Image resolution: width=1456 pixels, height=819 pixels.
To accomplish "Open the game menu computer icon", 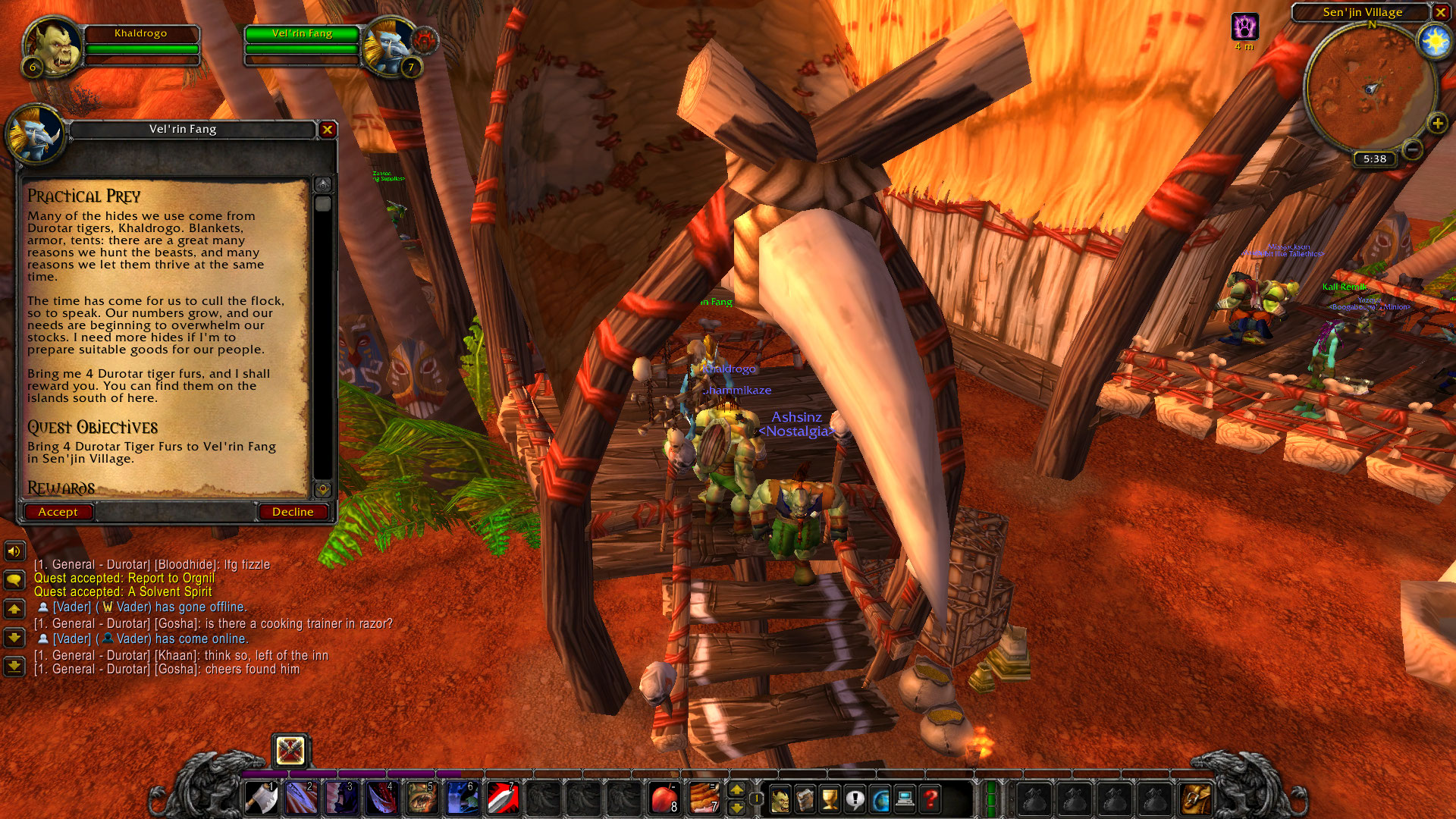I will point(905,798).
